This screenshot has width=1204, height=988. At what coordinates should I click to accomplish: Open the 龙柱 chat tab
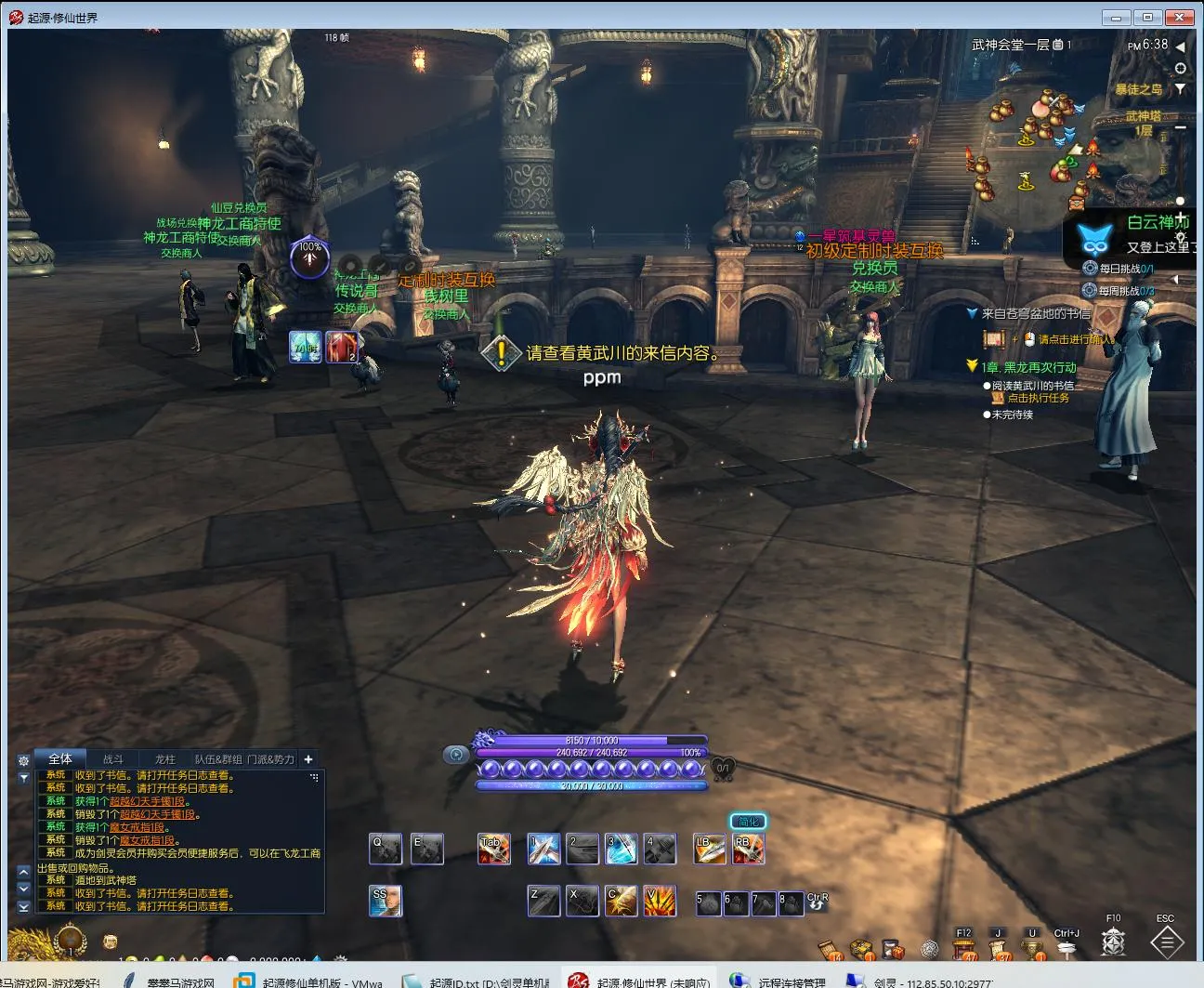click(x=165, y=759)
